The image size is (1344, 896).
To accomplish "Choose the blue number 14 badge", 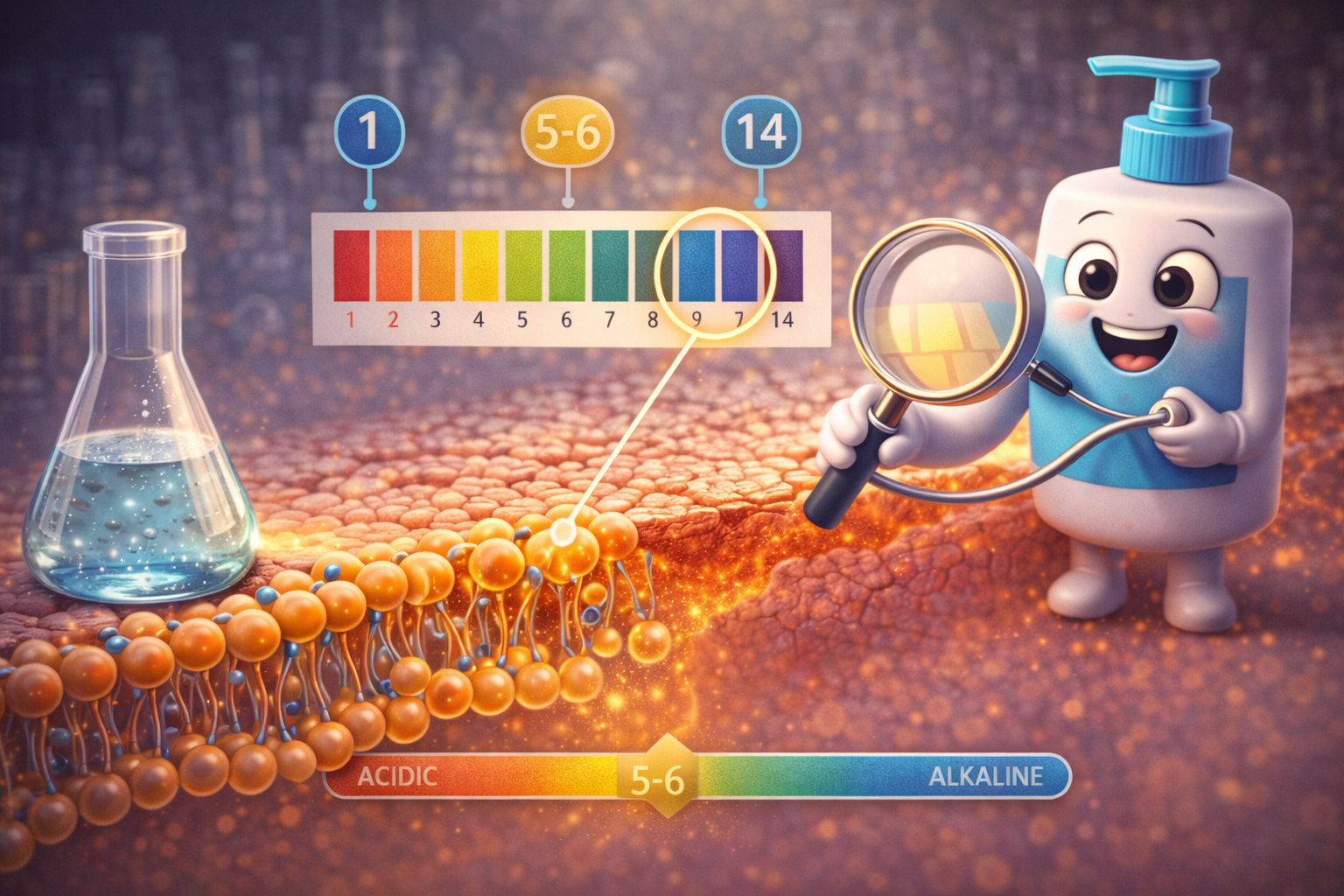I will [760, 133].
